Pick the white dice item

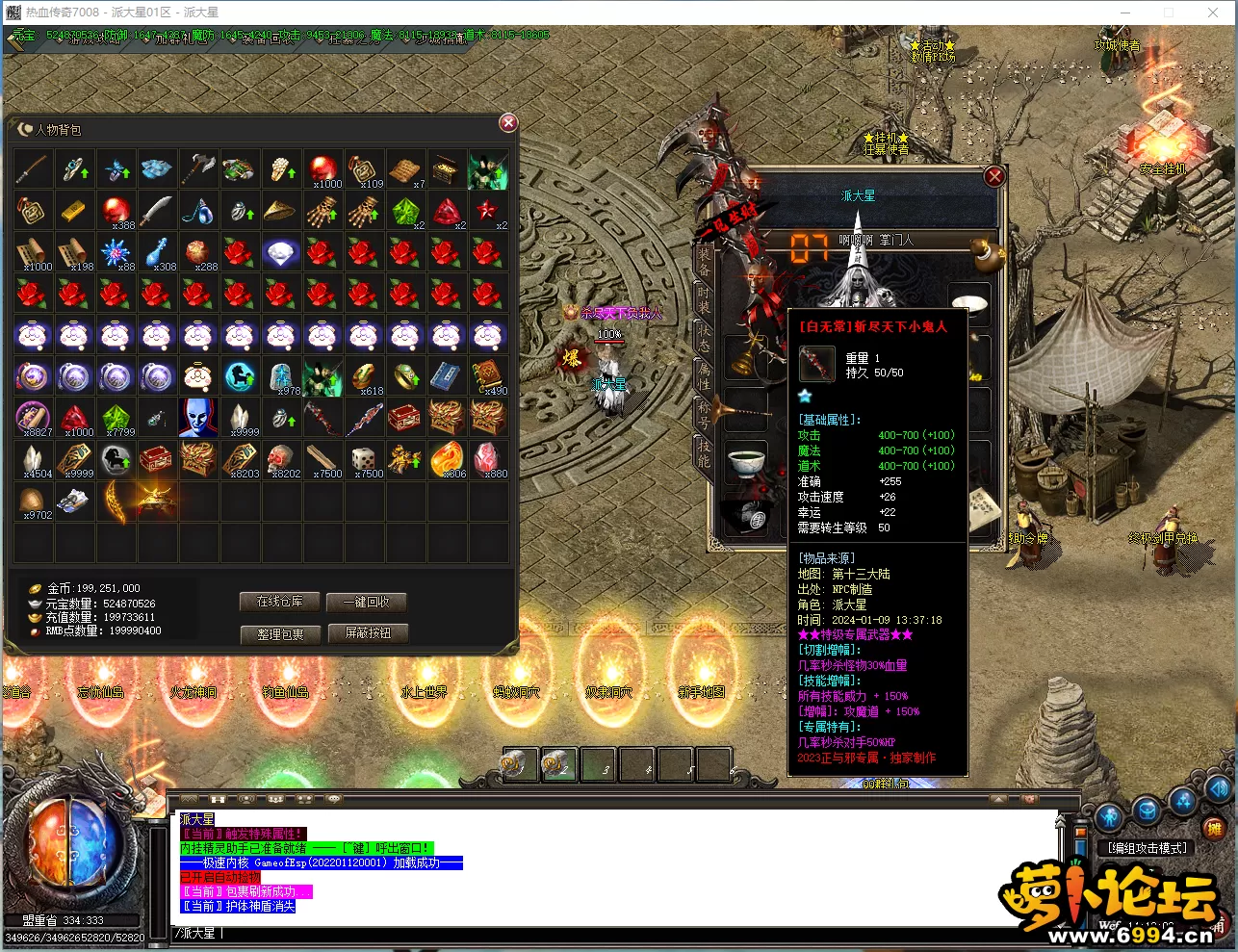363,458
